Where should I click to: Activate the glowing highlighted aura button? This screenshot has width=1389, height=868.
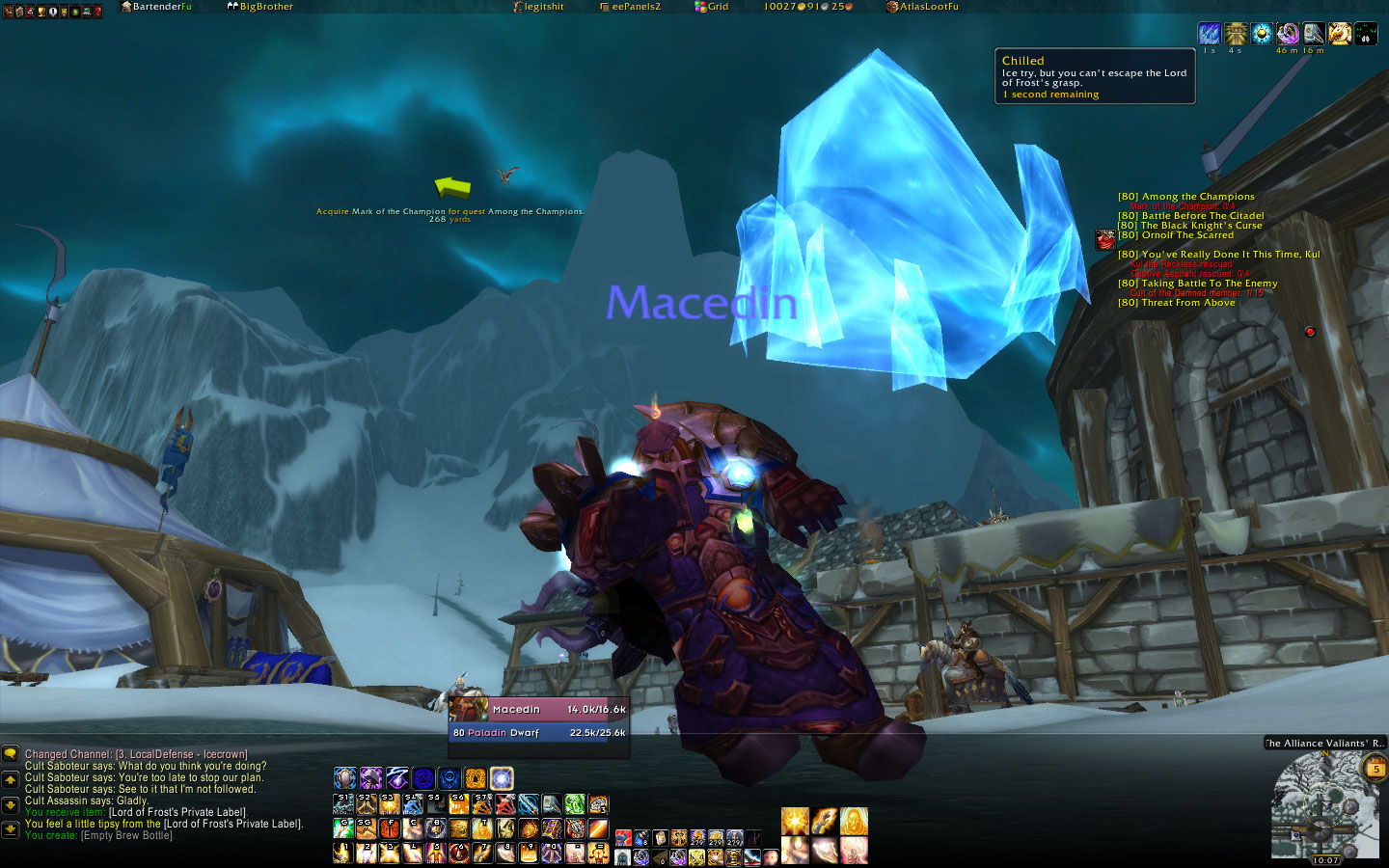502,778
